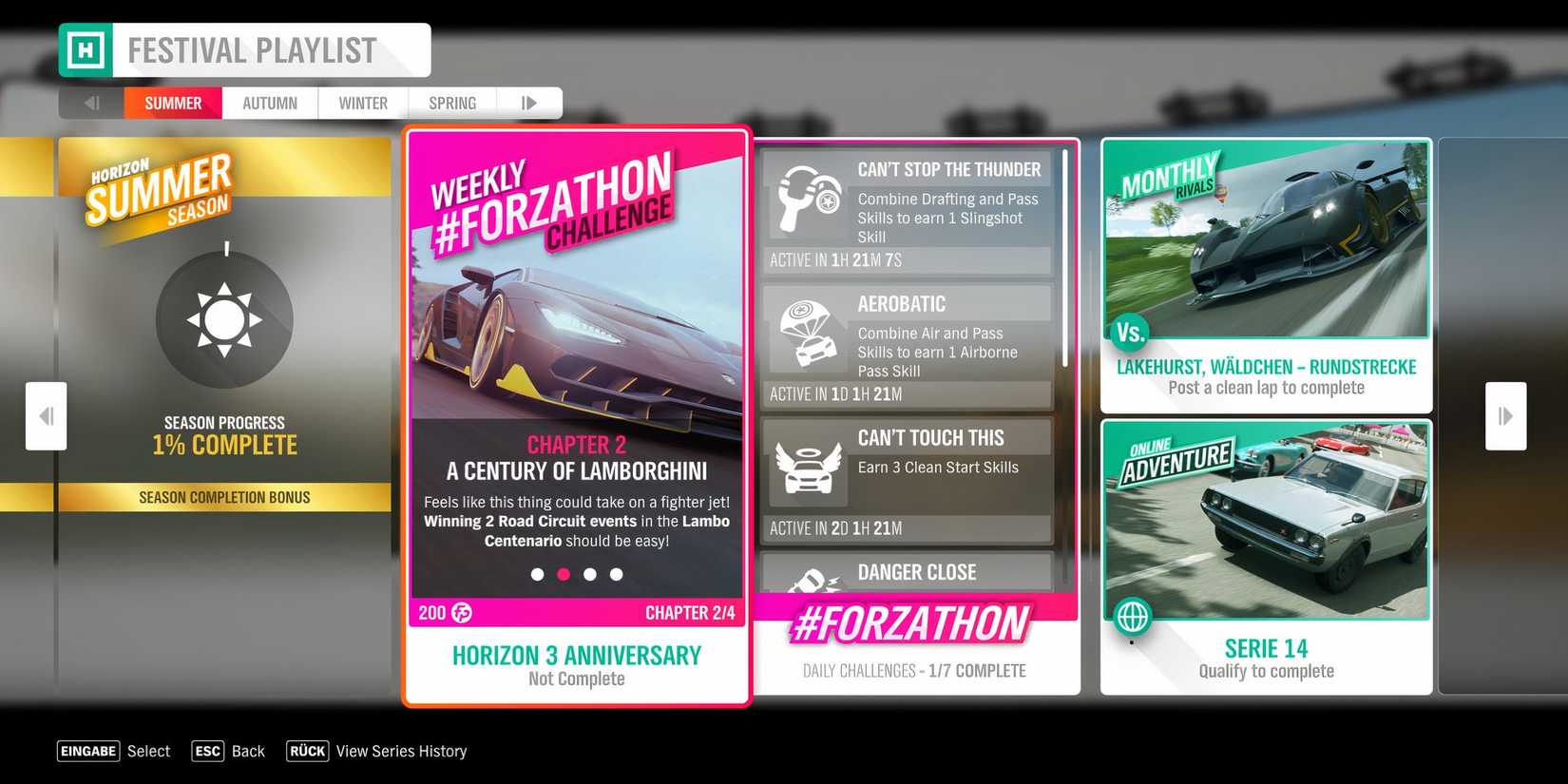Click the Horizon 3 Anniversary label
Viewport: 1568px width, 784px height.
coord(576,655)
